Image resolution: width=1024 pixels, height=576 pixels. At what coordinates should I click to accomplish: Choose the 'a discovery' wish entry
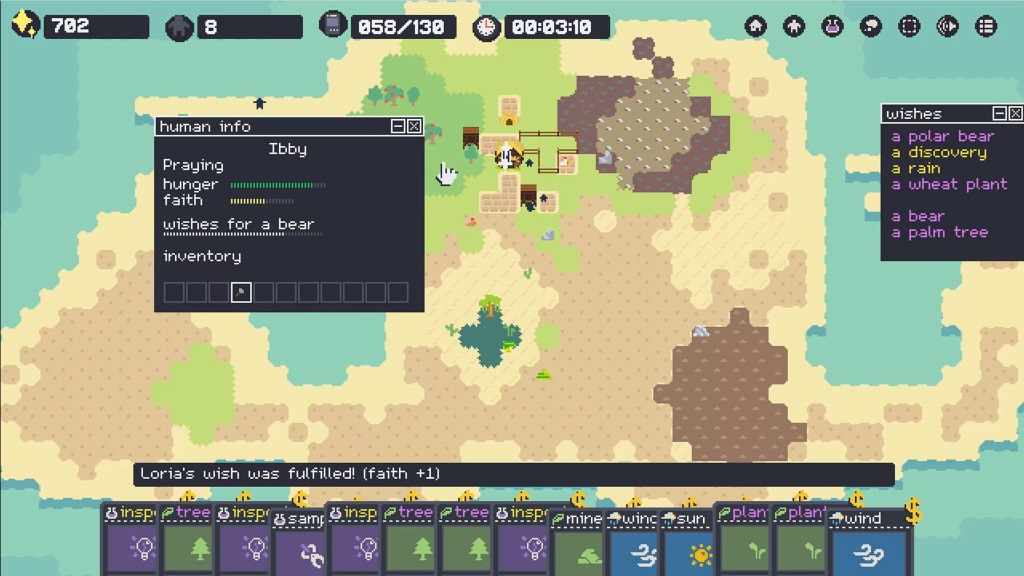[x=938, y=152]
